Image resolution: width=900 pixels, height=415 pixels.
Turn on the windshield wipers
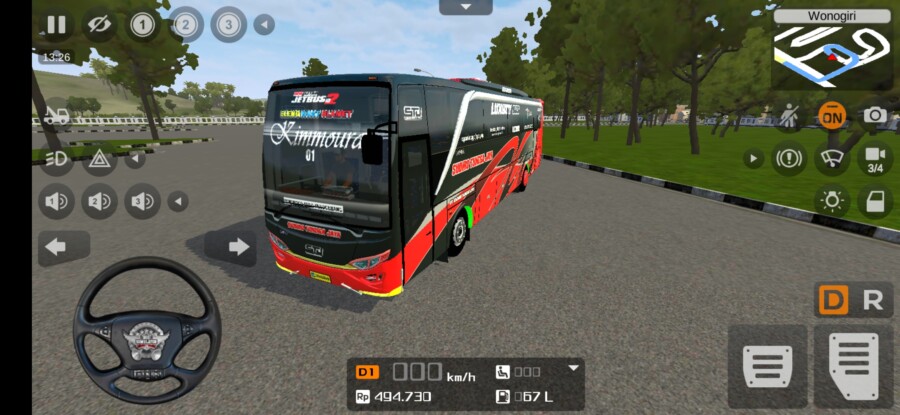pos(831,158)
